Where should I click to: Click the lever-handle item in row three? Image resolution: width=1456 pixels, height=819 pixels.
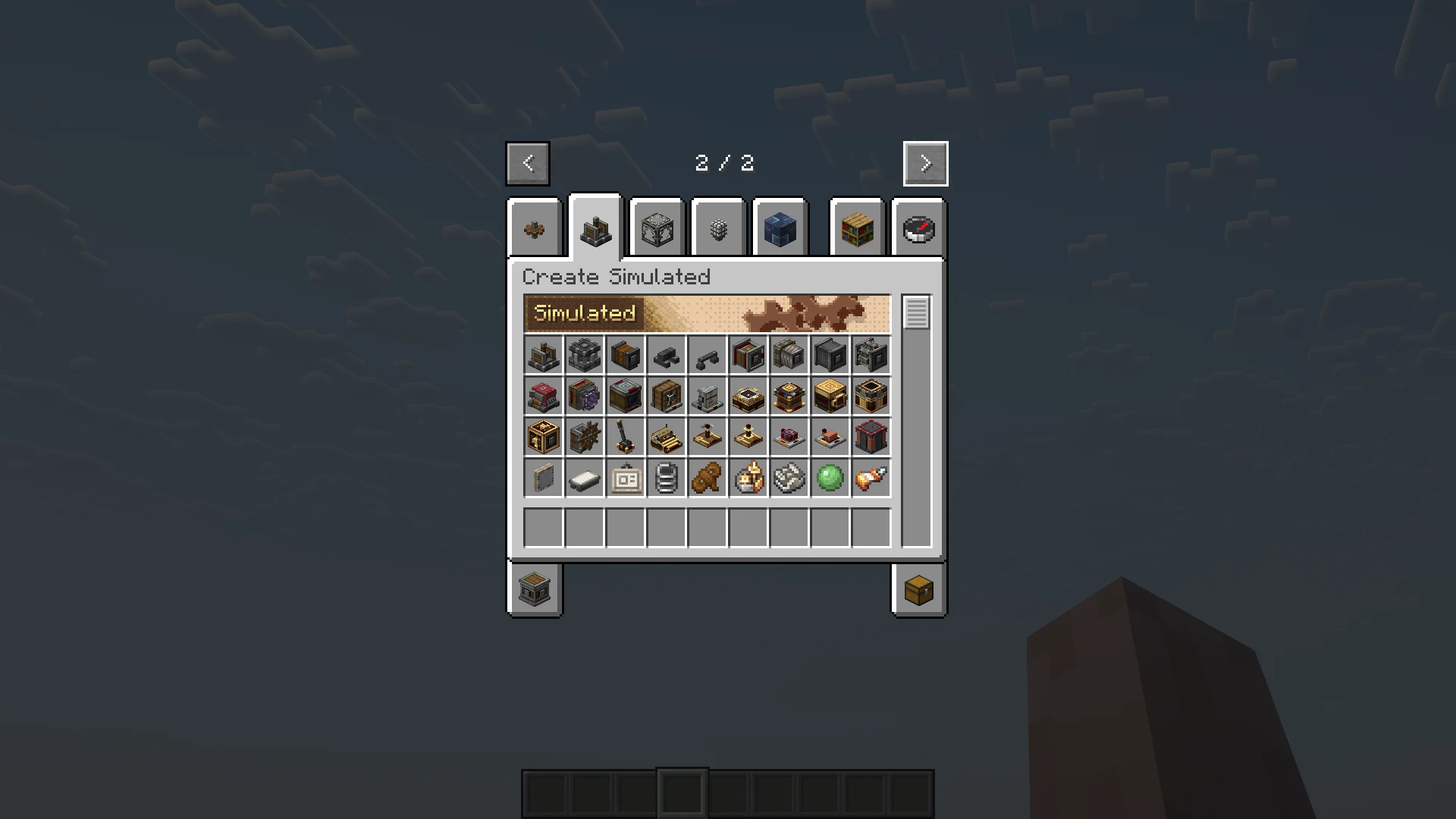pos(625,437)
